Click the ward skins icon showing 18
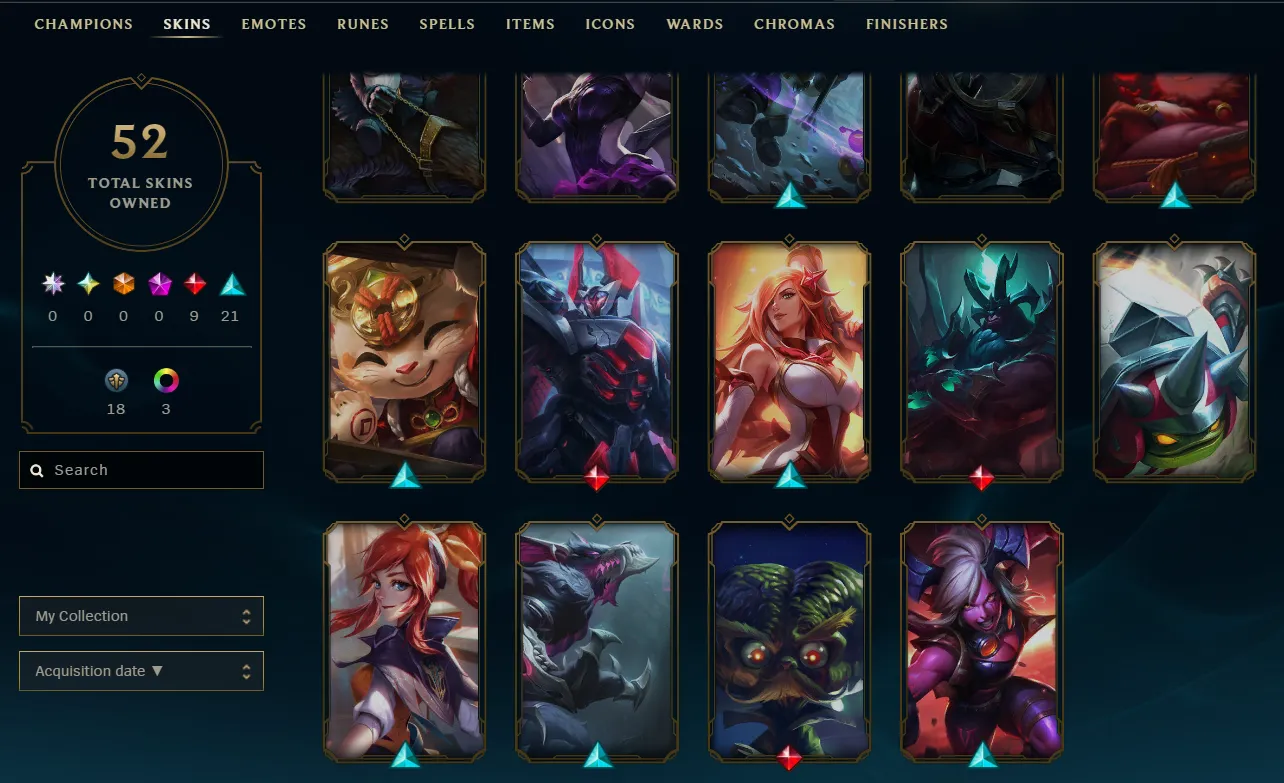The width and height of the screenshot is (1284, 783). click(117, 381)
